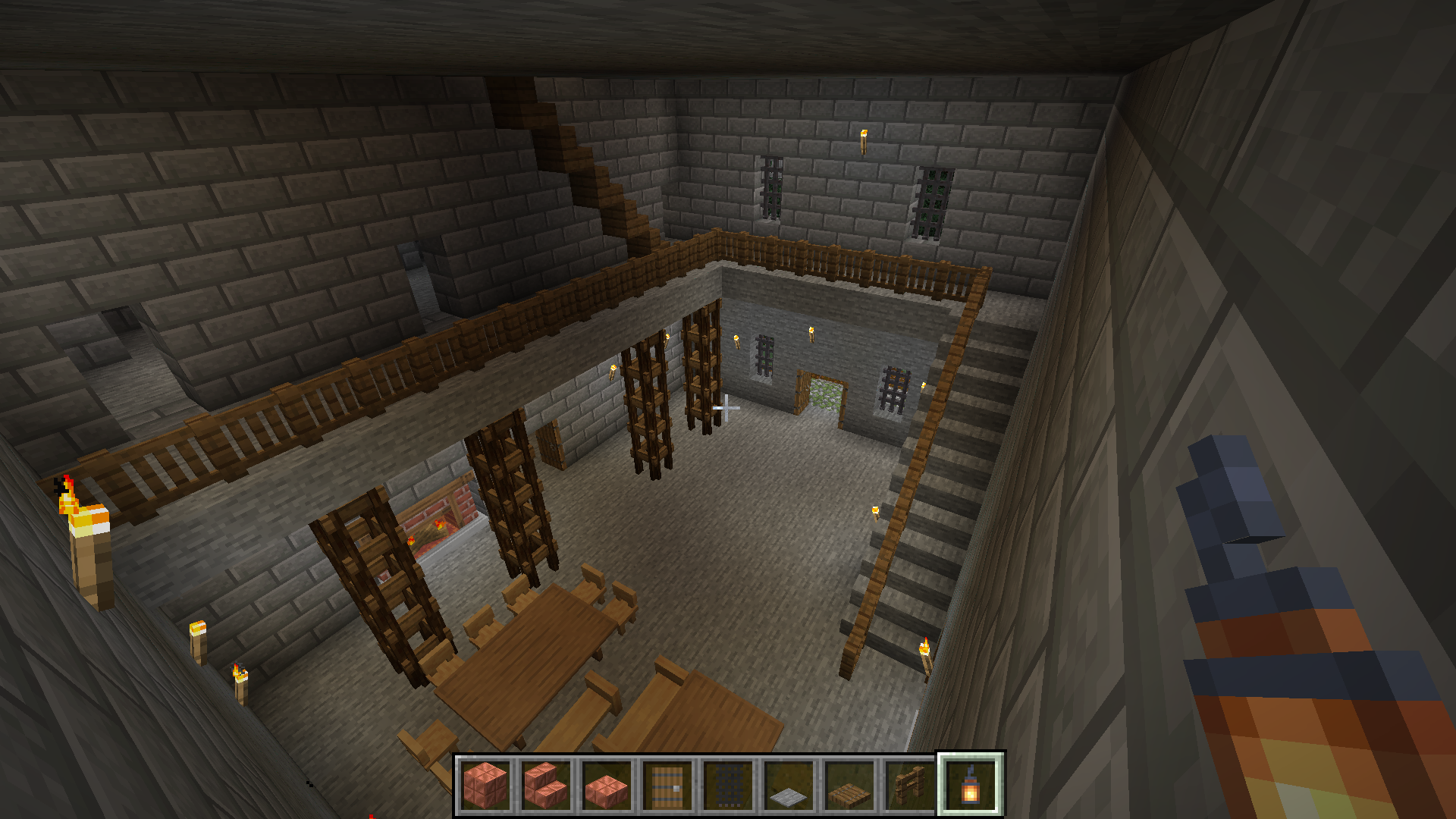1456x819 pixels.
Task: Pick the cut copper slab slot
Action: click(607, 785)
